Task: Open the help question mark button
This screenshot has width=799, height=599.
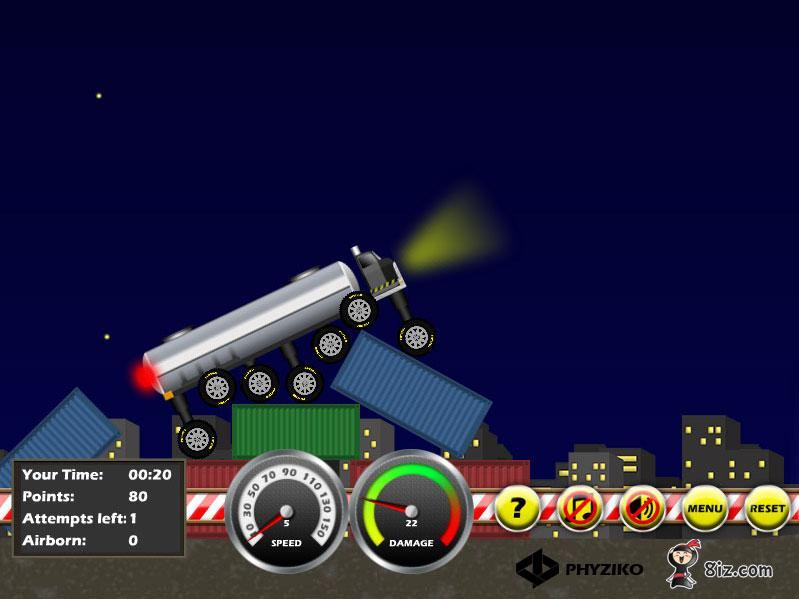Action: pyautogui.click(x=517, y=508)
